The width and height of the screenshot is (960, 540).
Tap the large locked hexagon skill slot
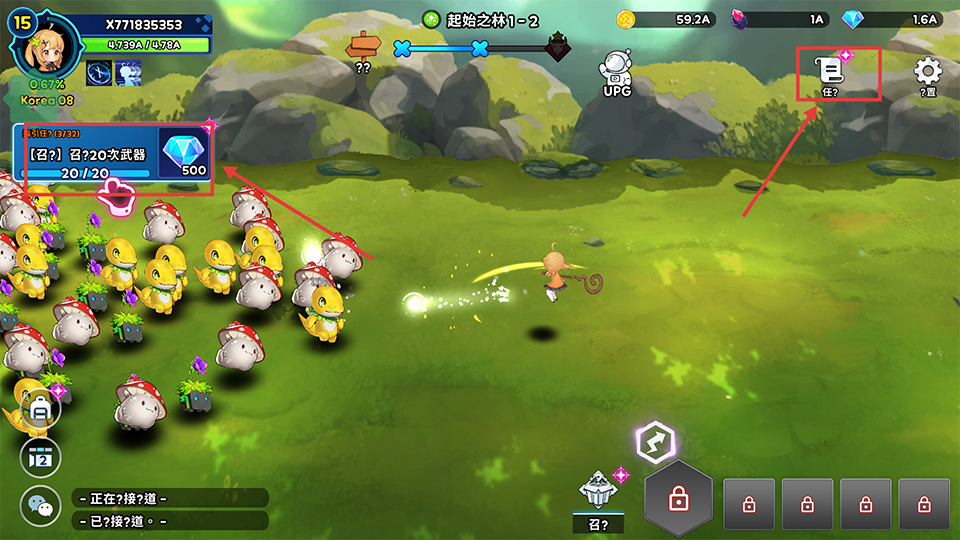(x=678, y=499)
